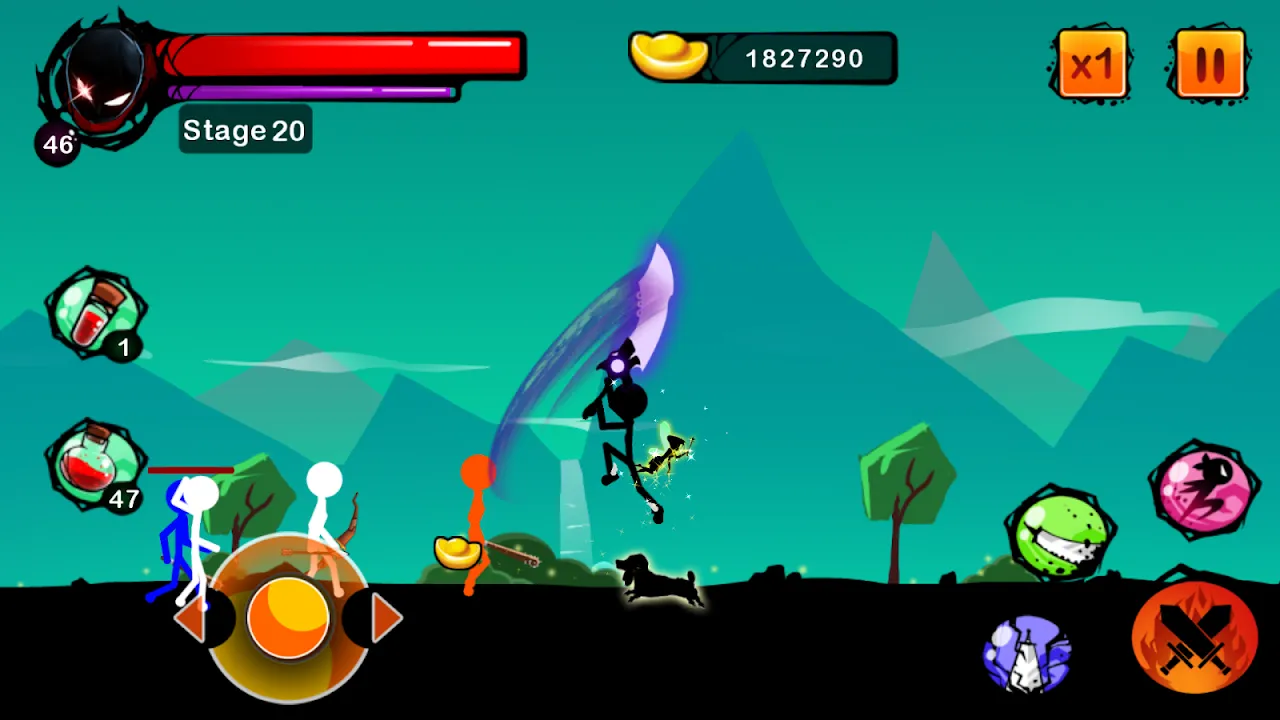Tap the green grinning monster ball icon
The height and width of the screenshot is (720, 1280).
[x=1062, y=530]
